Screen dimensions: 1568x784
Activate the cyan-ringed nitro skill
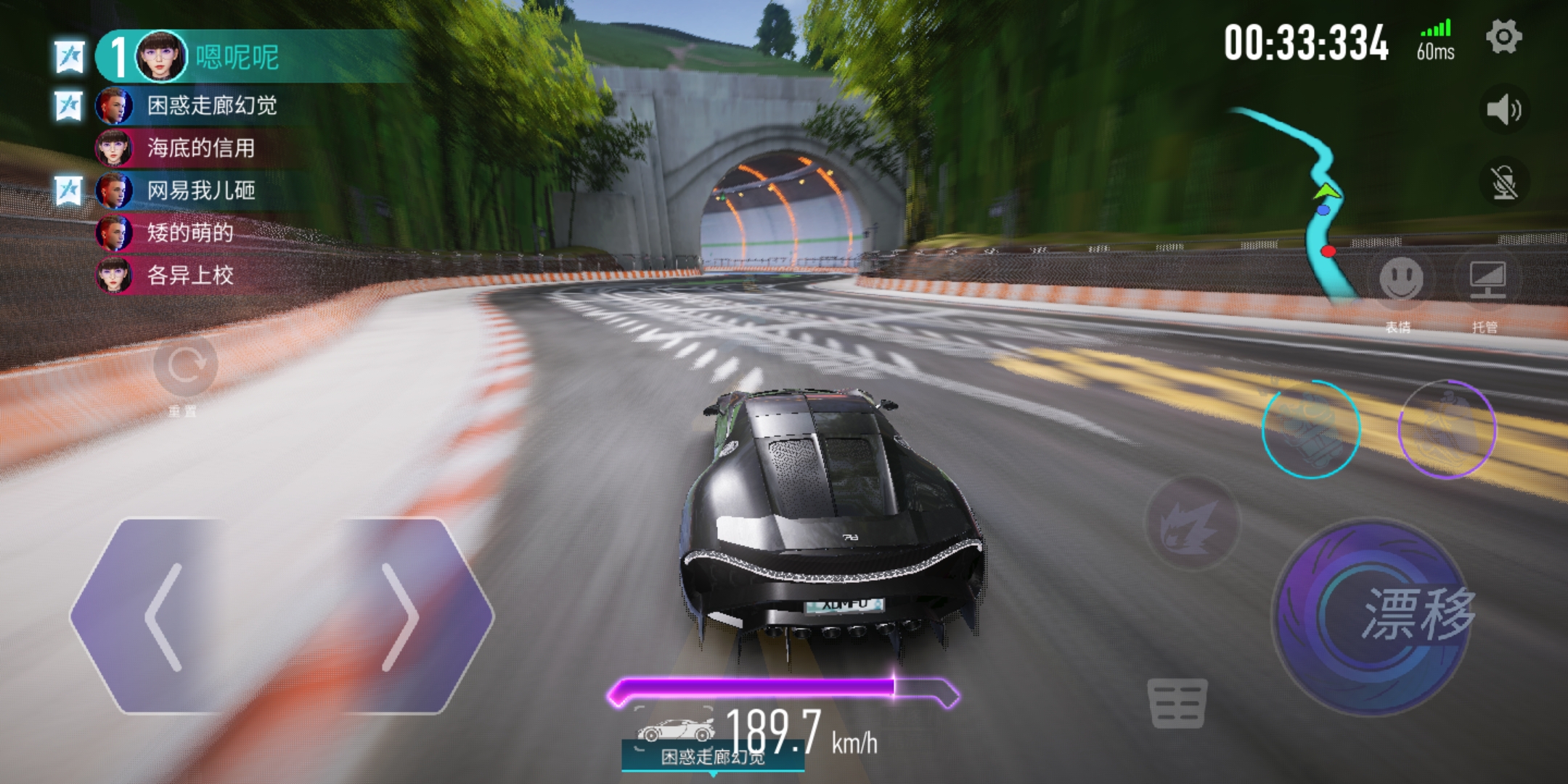pos(1311,429)
